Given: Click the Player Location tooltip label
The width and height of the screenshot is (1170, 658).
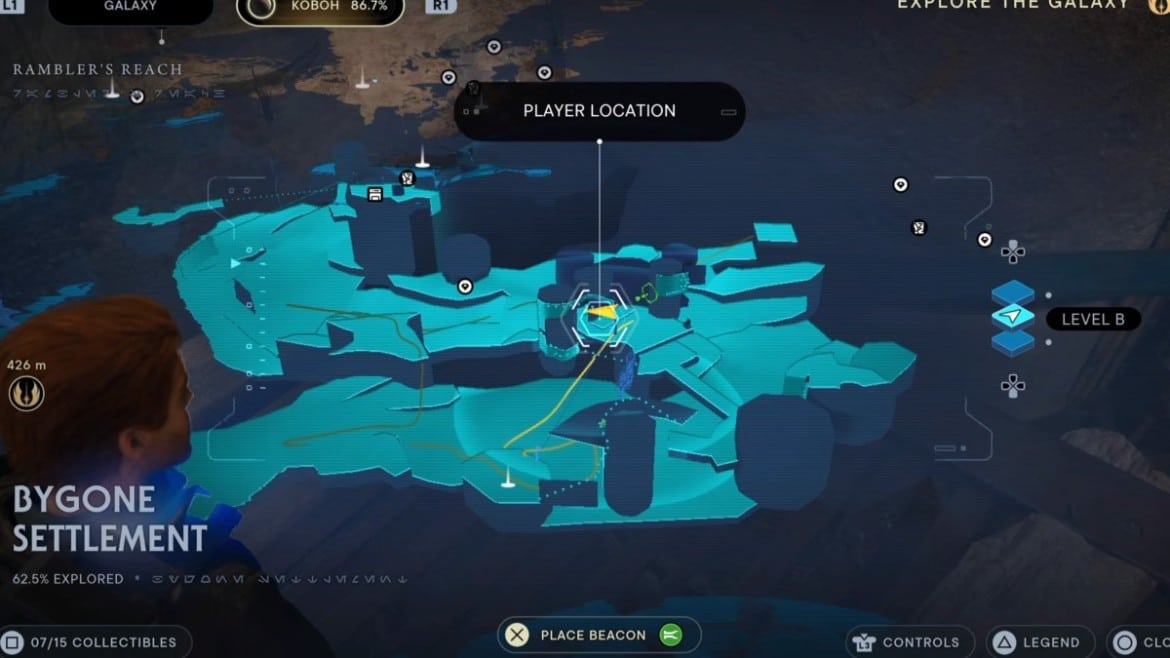Looking at the screenshot, I should click(599, 111).
